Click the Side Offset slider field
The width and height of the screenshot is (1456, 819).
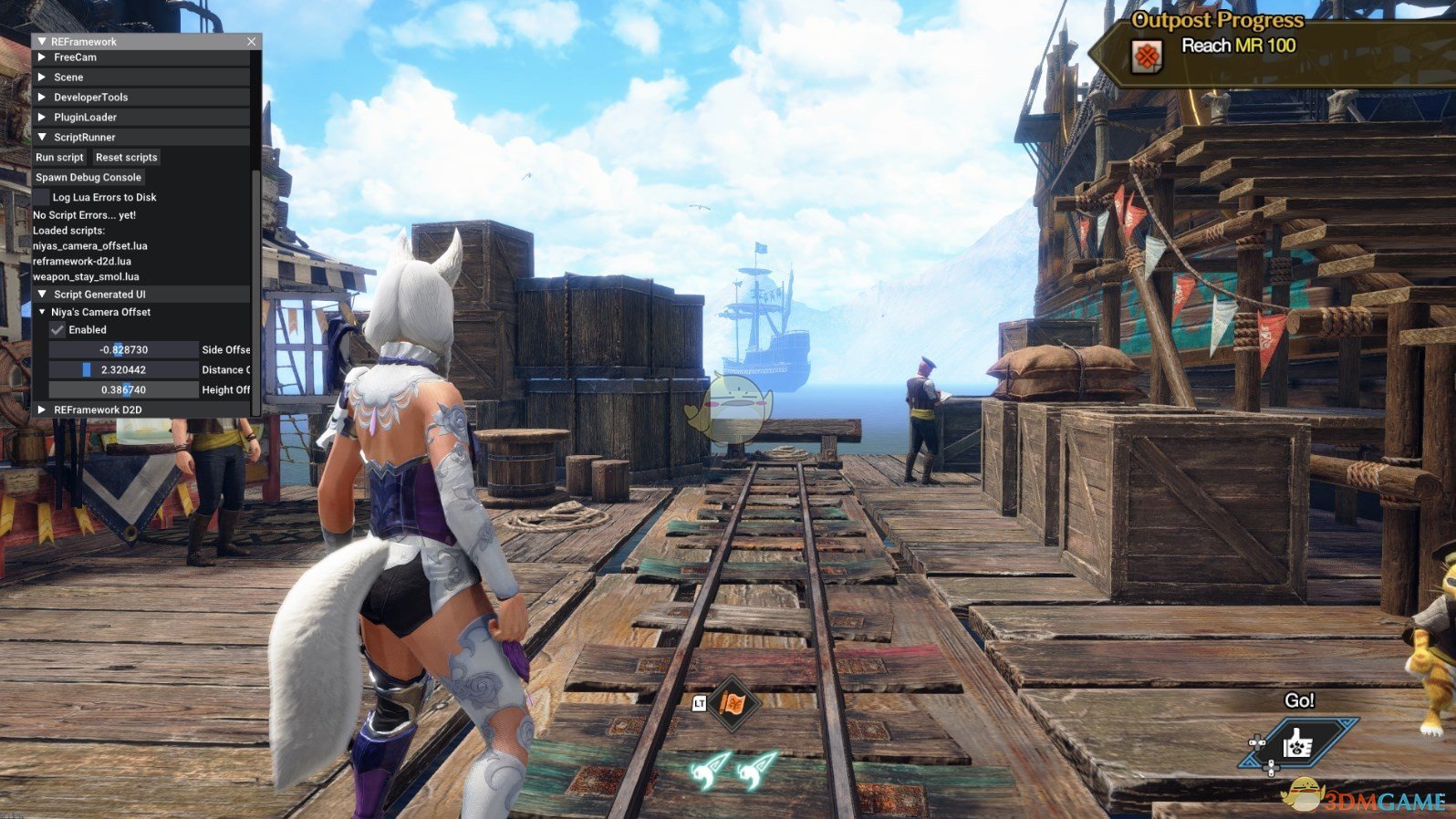pos(123,350)
